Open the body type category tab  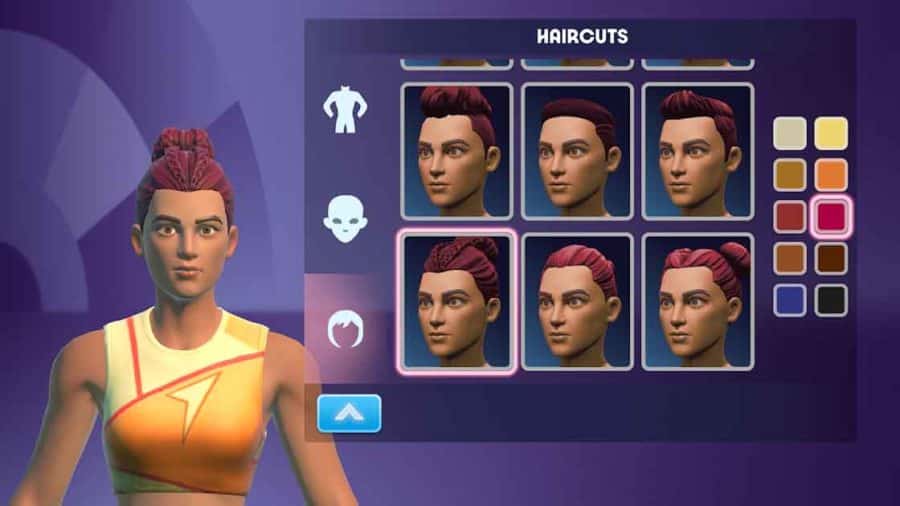click(x=345, y=111)
